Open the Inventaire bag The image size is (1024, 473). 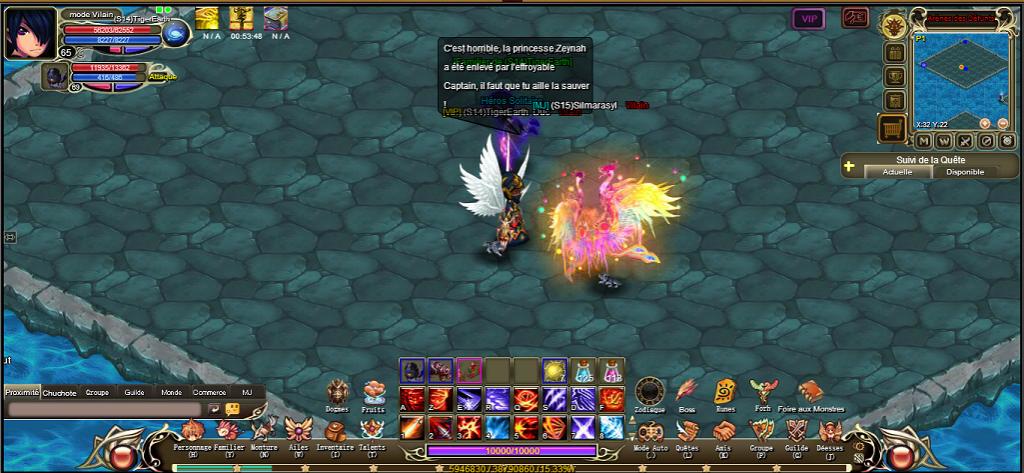[x=335, y=430]
